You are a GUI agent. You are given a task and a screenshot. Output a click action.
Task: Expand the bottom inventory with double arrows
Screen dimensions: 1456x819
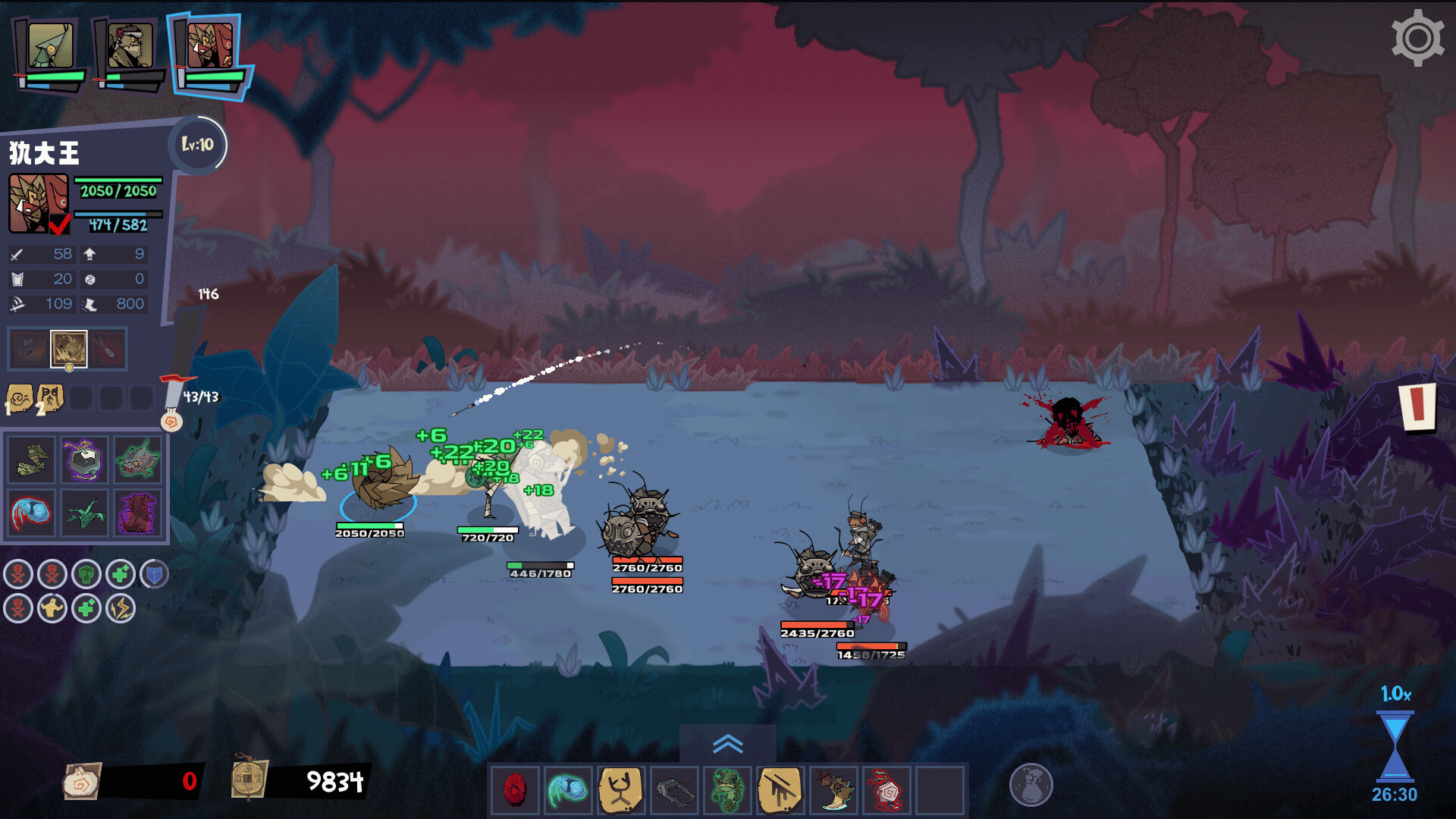pyautogui.click(x=727, y=744)
